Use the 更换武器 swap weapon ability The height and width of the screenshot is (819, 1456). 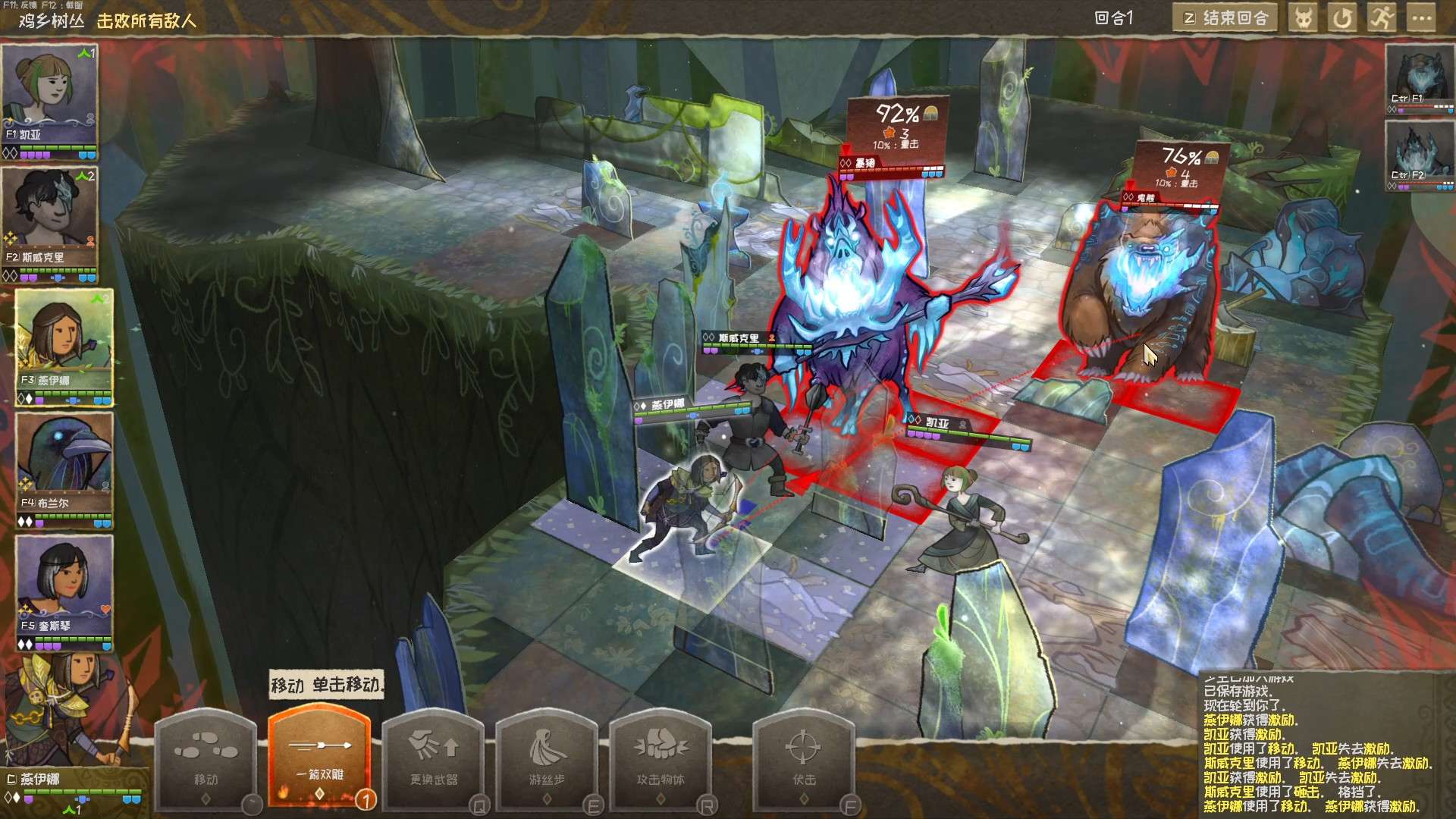434,758
